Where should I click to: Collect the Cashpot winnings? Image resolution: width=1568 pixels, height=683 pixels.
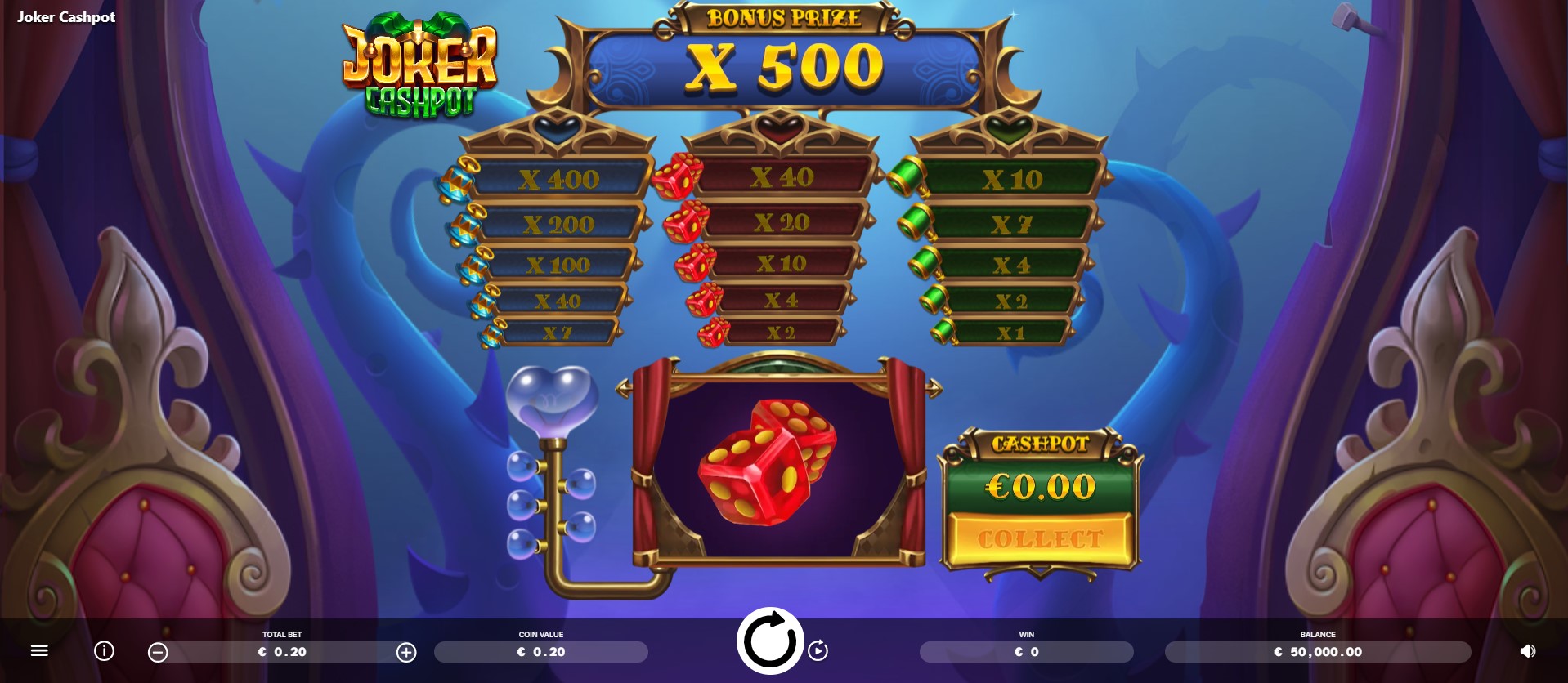[x=1038, y=538]
